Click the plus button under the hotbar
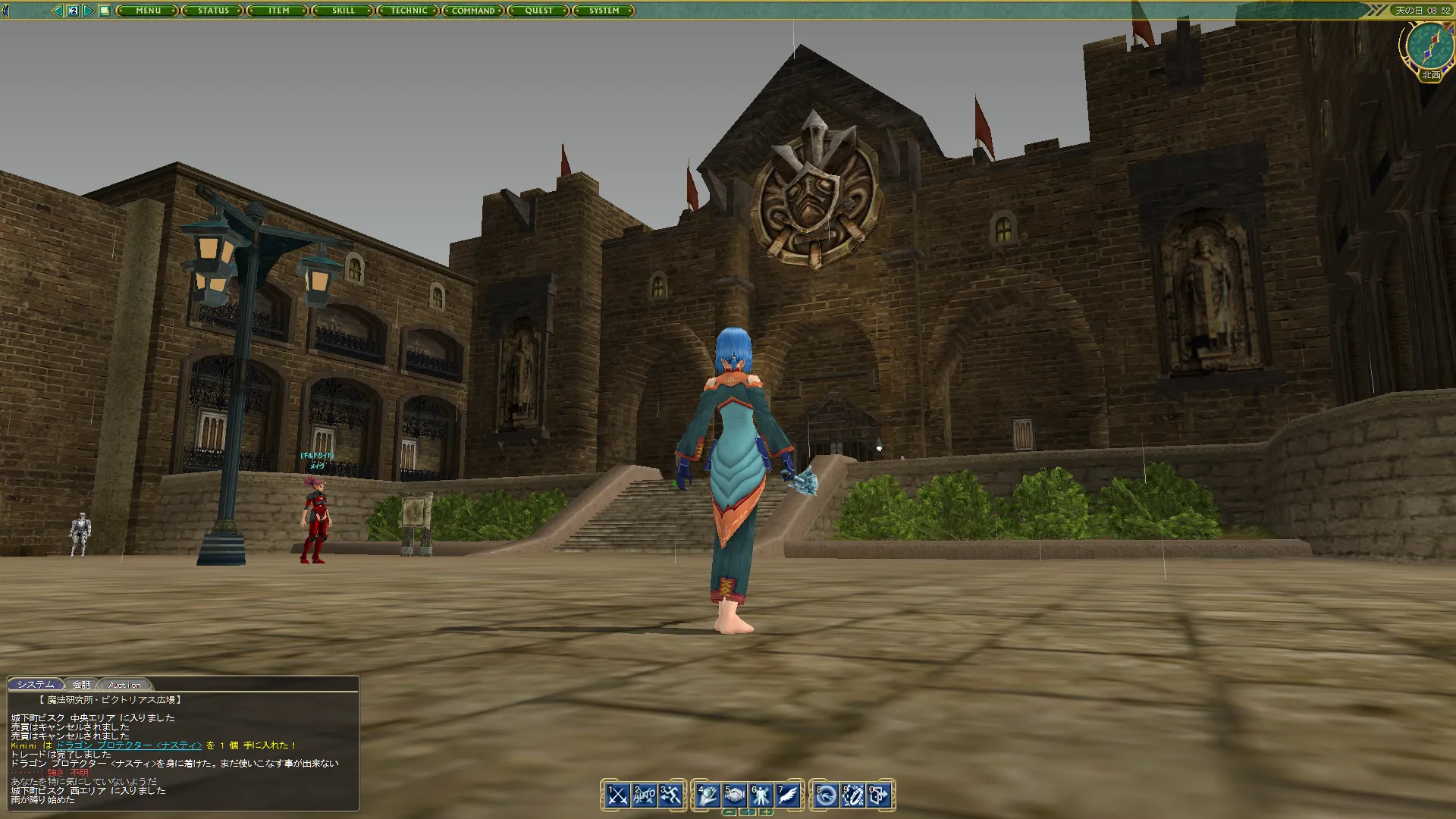This screenshot has width=1456, height=819. tap(767, 812)
